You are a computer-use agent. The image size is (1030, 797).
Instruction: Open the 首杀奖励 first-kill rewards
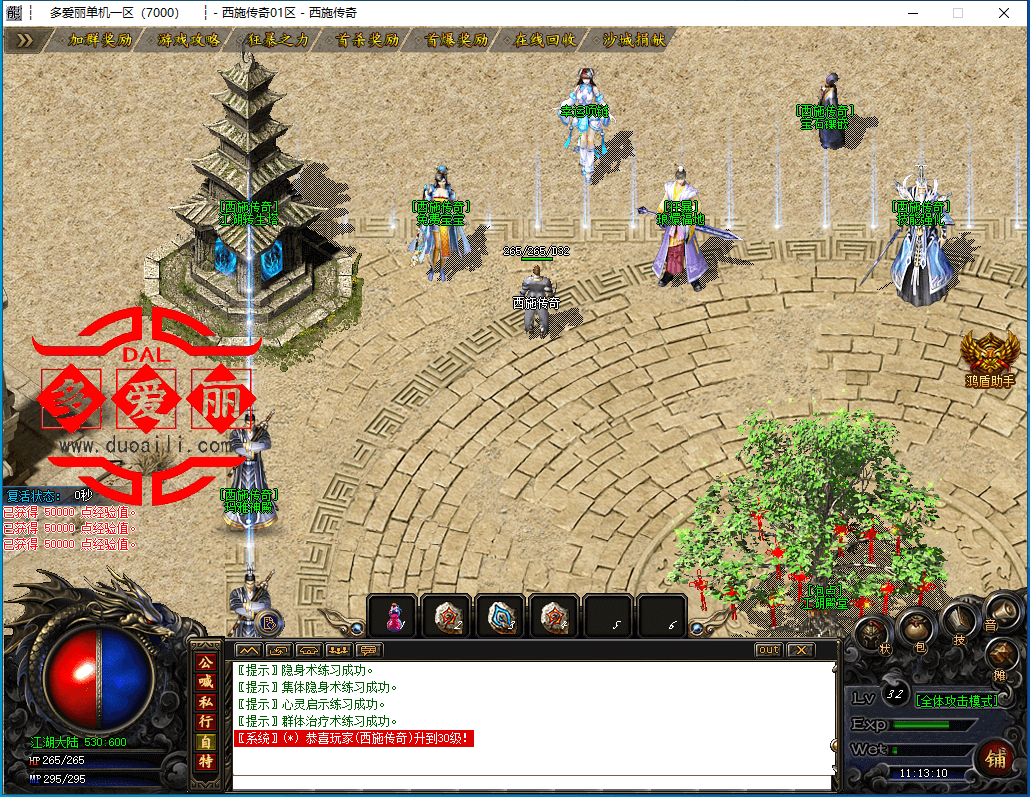point(368,40)
